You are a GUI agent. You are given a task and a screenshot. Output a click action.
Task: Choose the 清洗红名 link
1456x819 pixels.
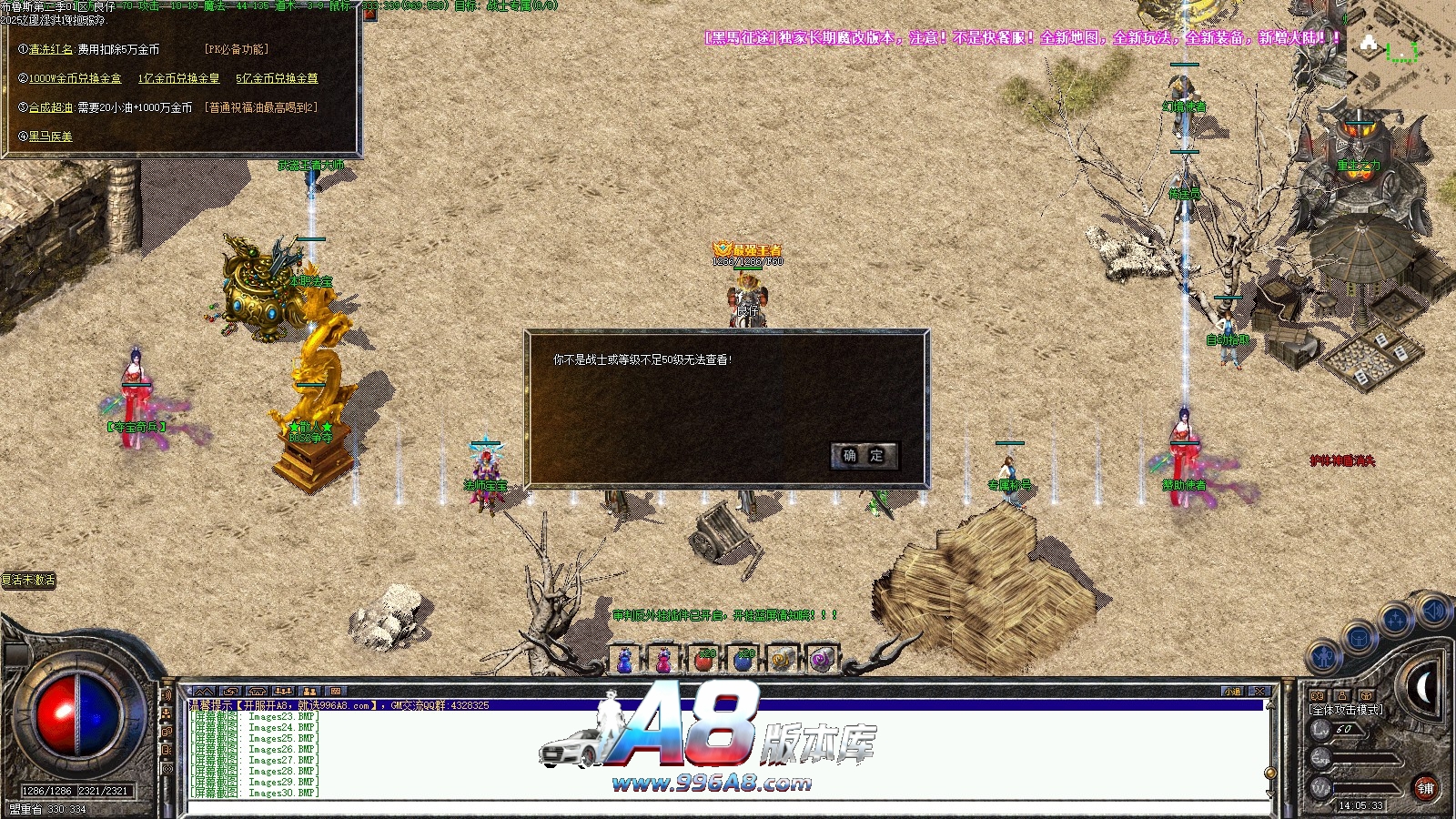(x=51, y=49)
